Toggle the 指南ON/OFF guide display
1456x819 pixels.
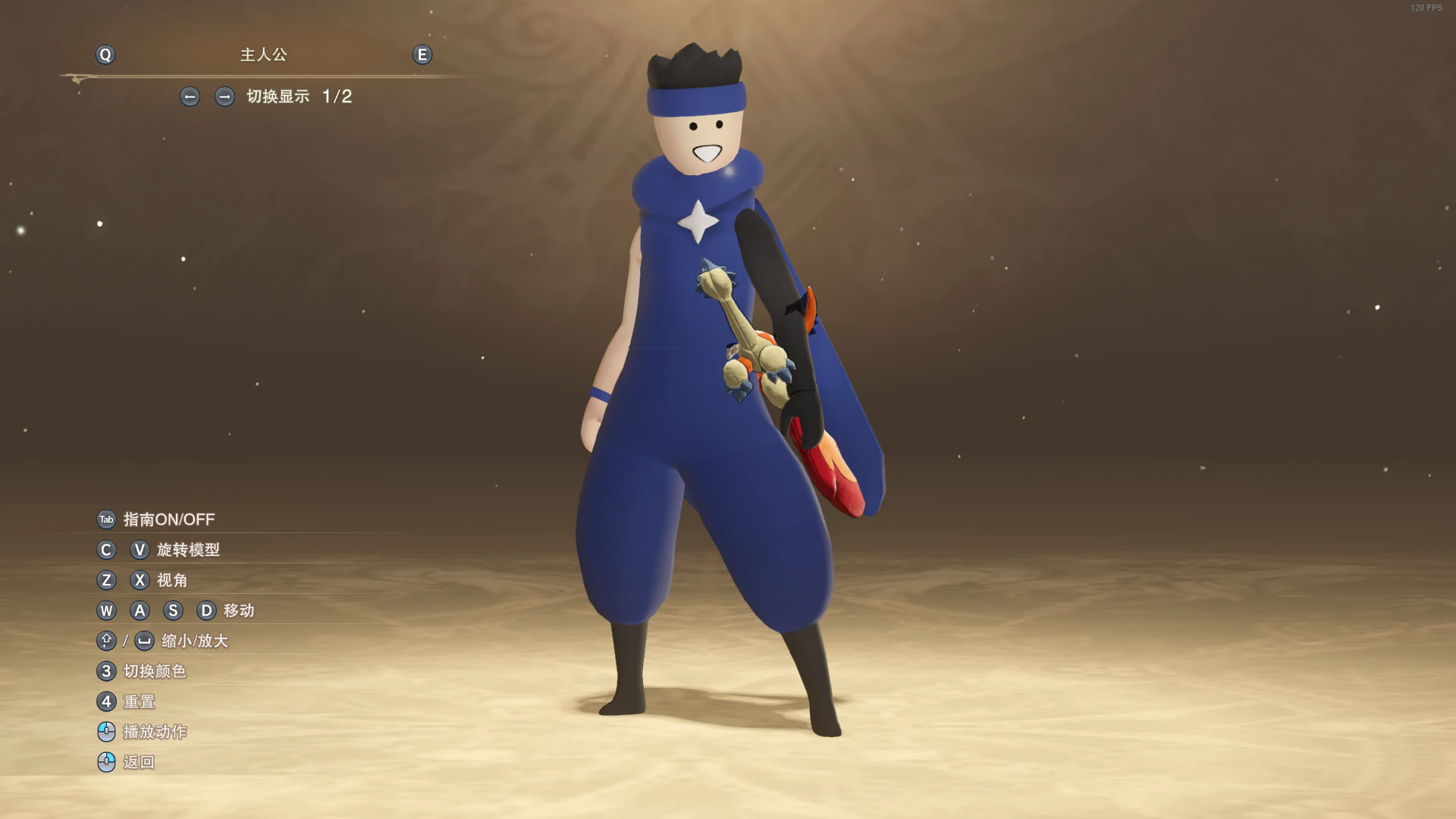[168, 519]
